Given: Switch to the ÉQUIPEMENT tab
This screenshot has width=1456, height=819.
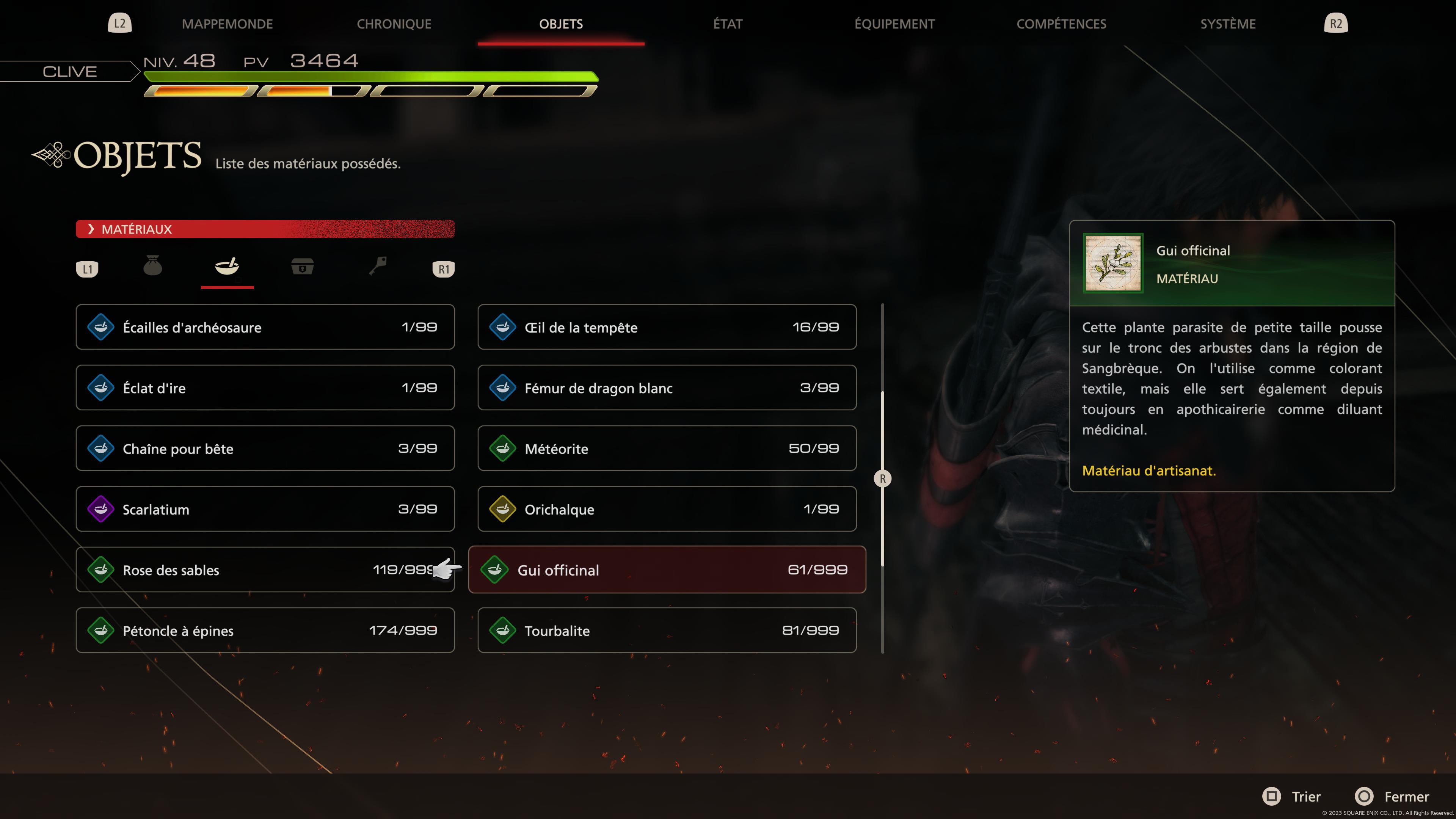Looking at the screenshot, I should click(895, 24).
